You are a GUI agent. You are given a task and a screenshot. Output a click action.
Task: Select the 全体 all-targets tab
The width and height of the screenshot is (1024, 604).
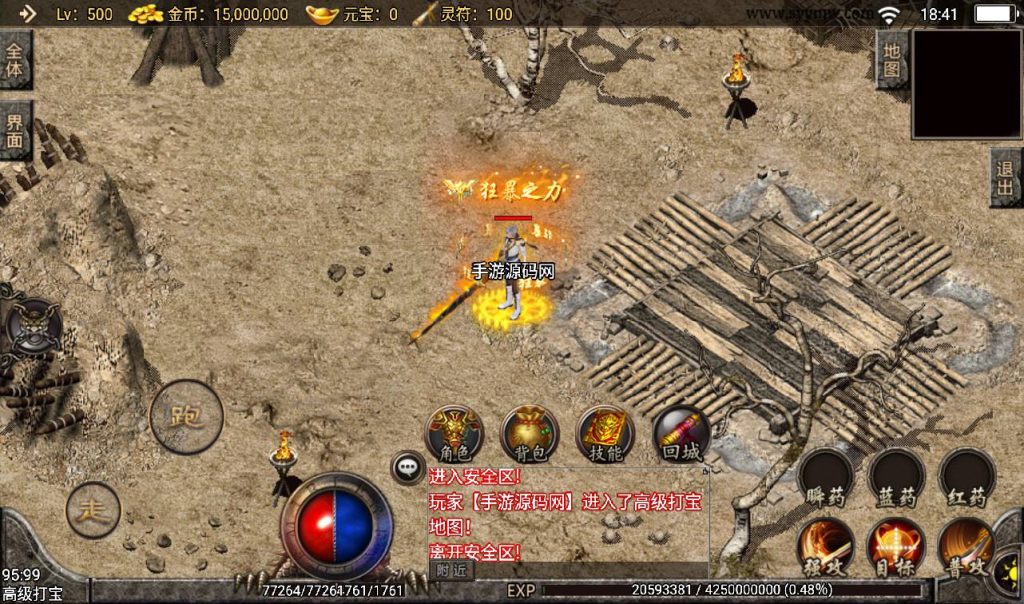coord(15,60)
